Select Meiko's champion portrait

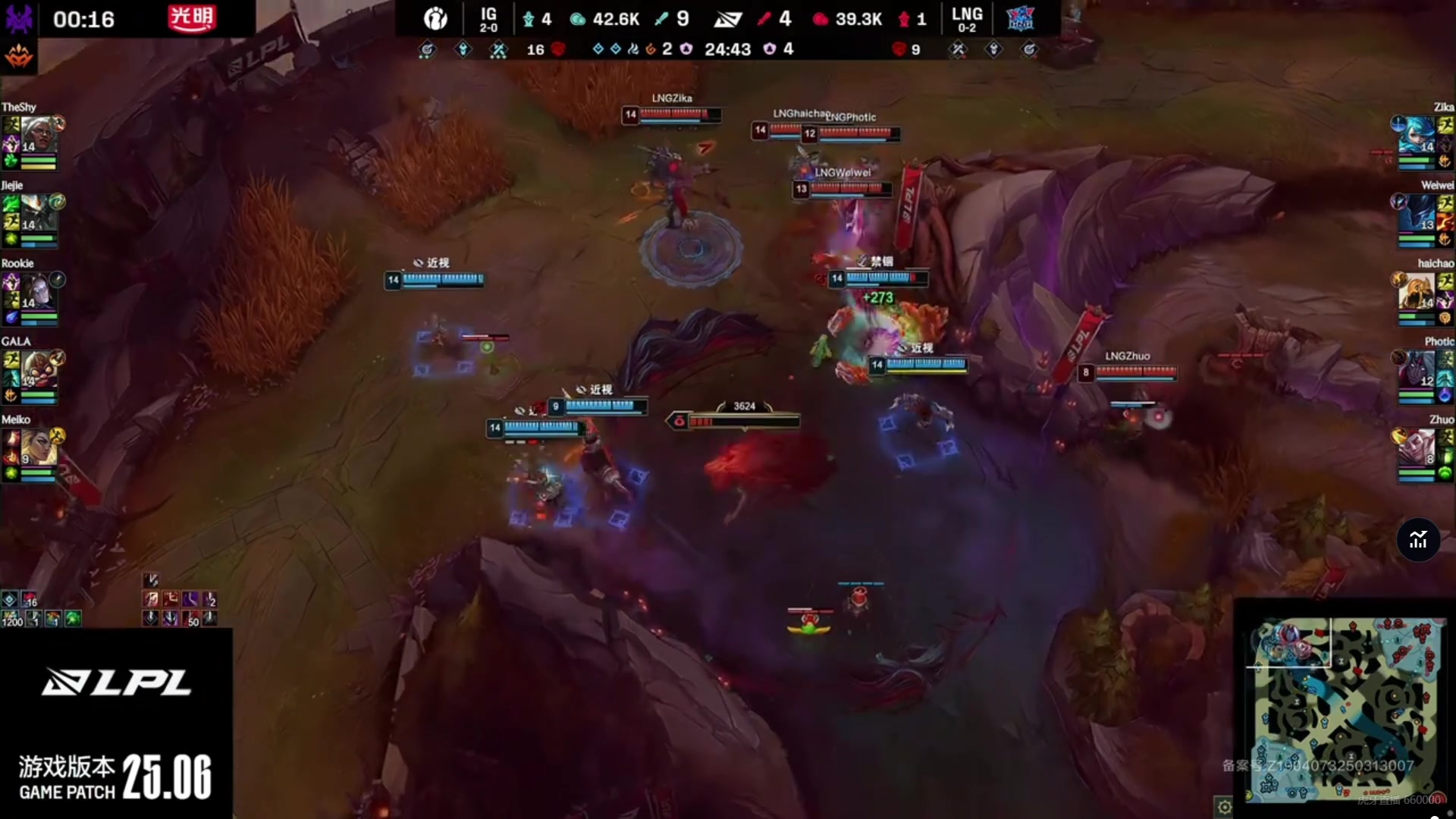36,447
